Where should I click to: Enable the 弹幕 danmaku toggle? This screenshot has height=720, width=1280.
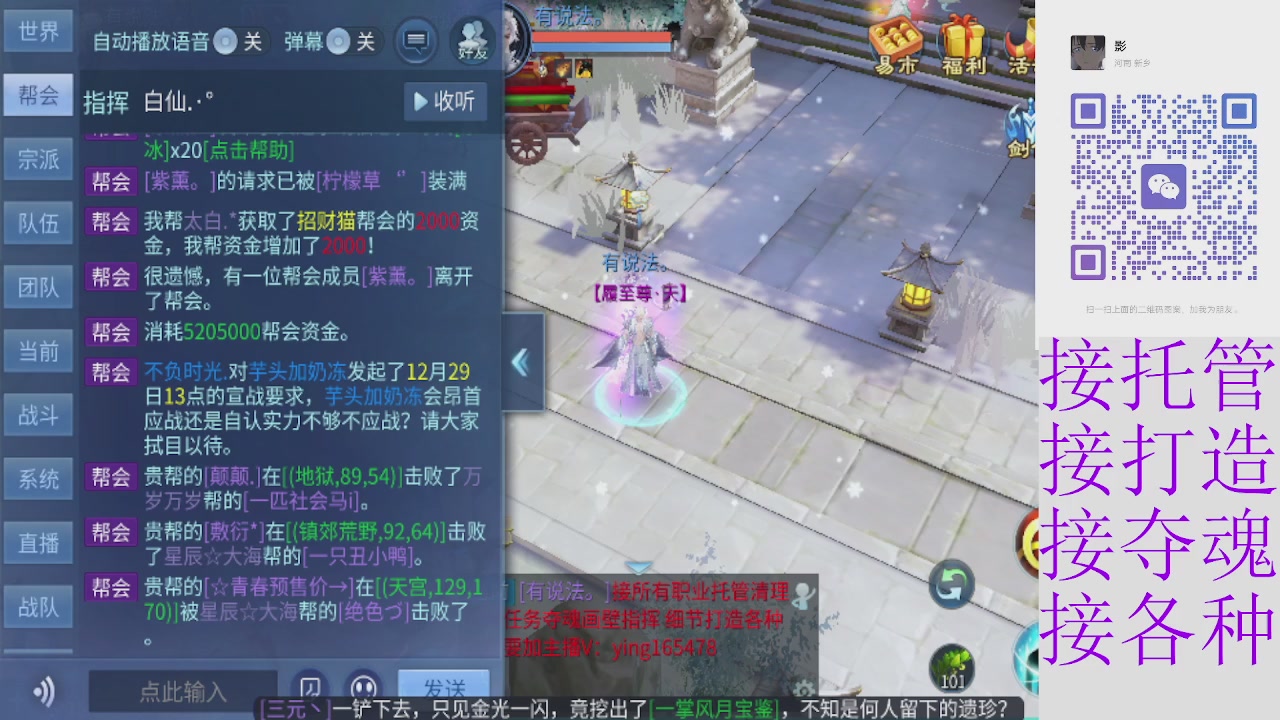[x=338, y=43]
